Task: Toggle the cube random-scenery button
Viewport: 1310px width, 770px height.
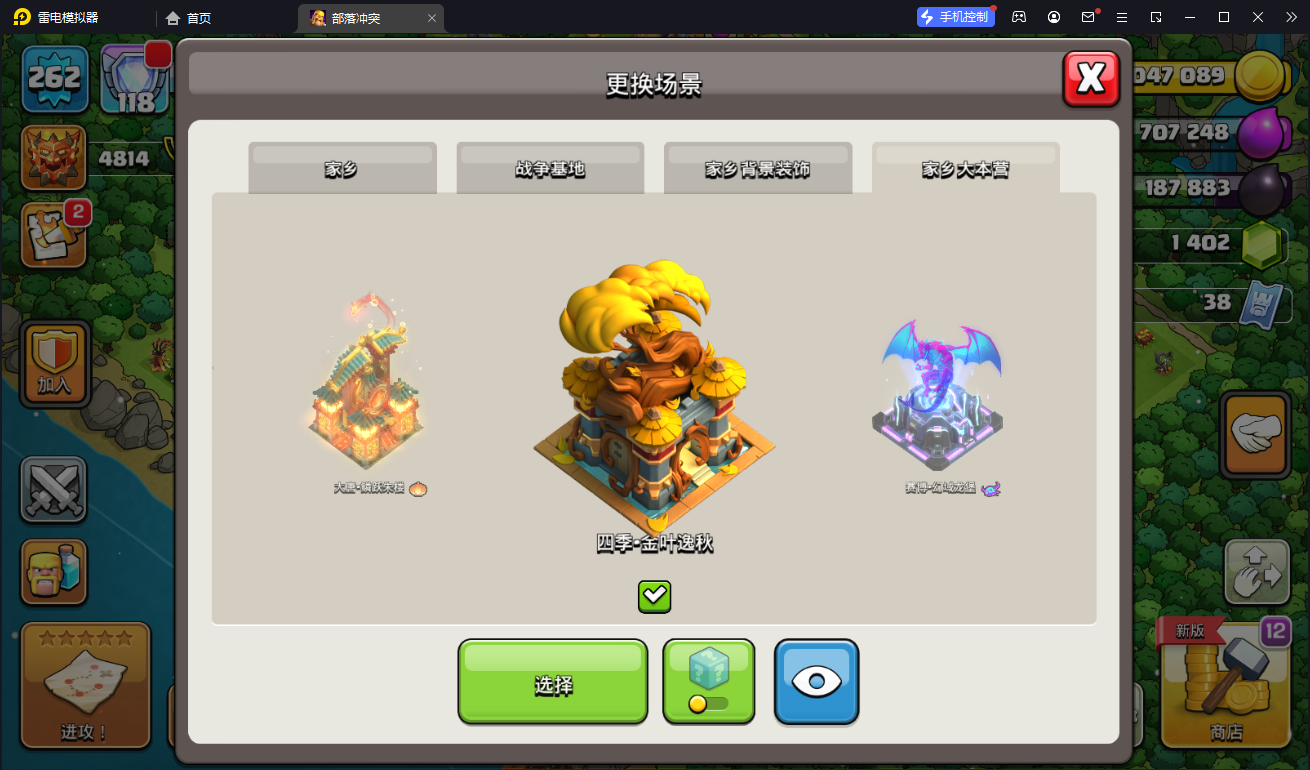Action: pyautogui.click(x=708, y=682)
